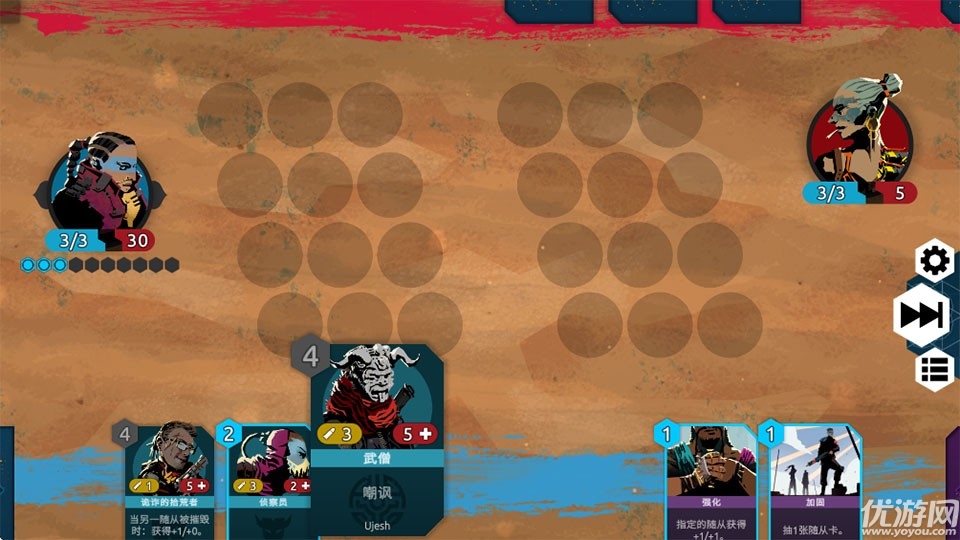Play the 强化 spell card
The image size is (960, 540).
coord(711,480)
